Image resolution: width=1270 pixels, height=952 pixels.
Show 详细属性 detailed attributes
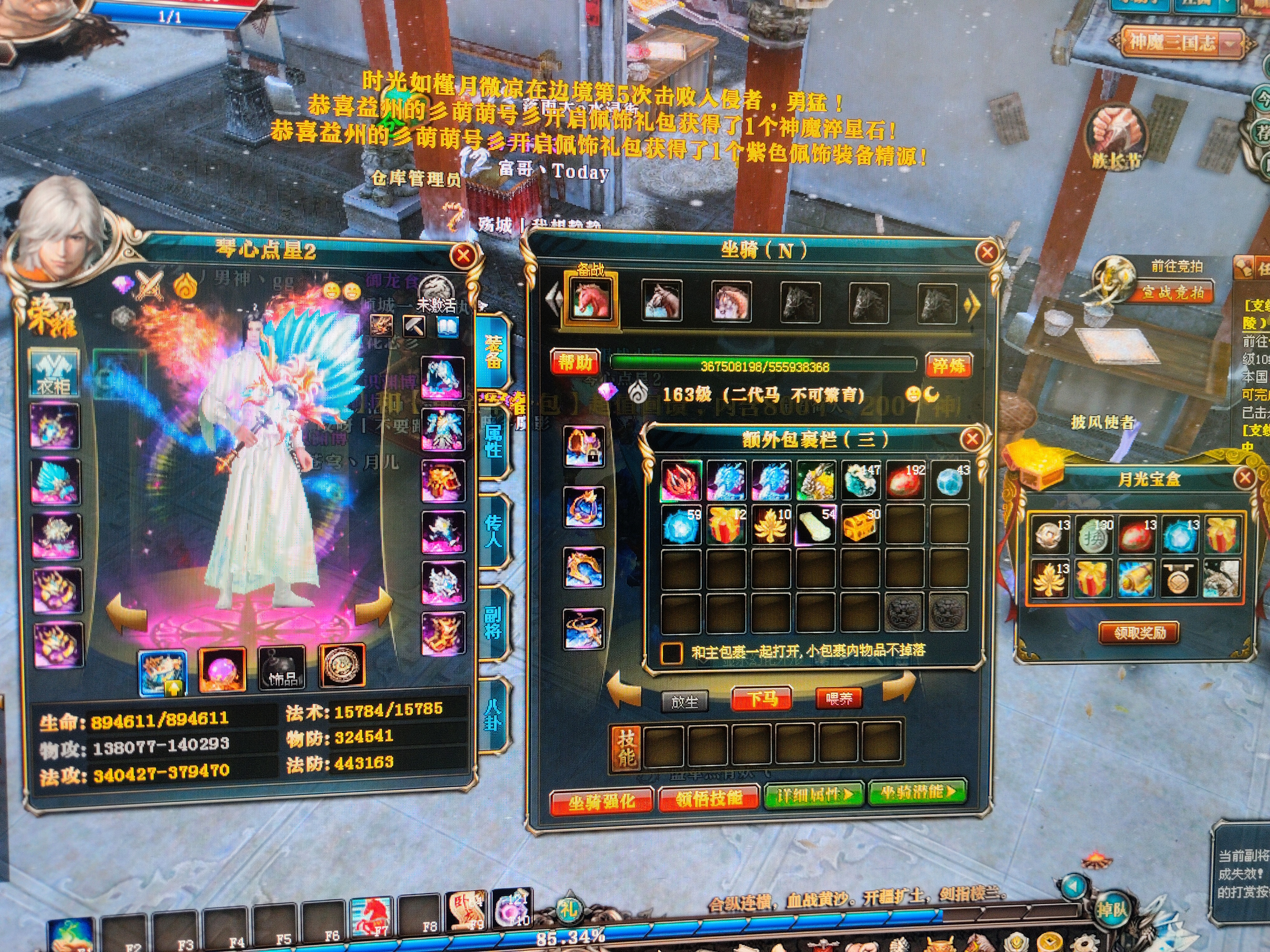click(x=814, y=795)
